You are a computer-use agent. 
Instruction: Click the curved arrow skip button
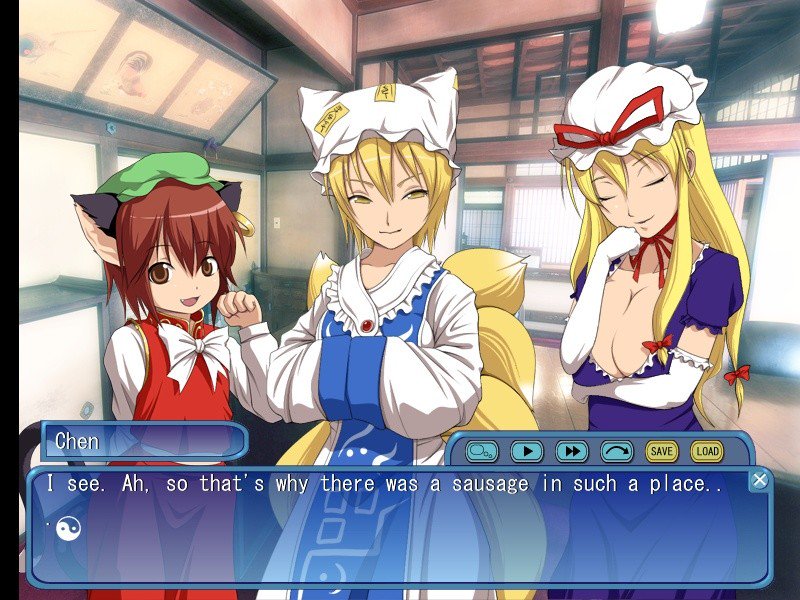617,451
